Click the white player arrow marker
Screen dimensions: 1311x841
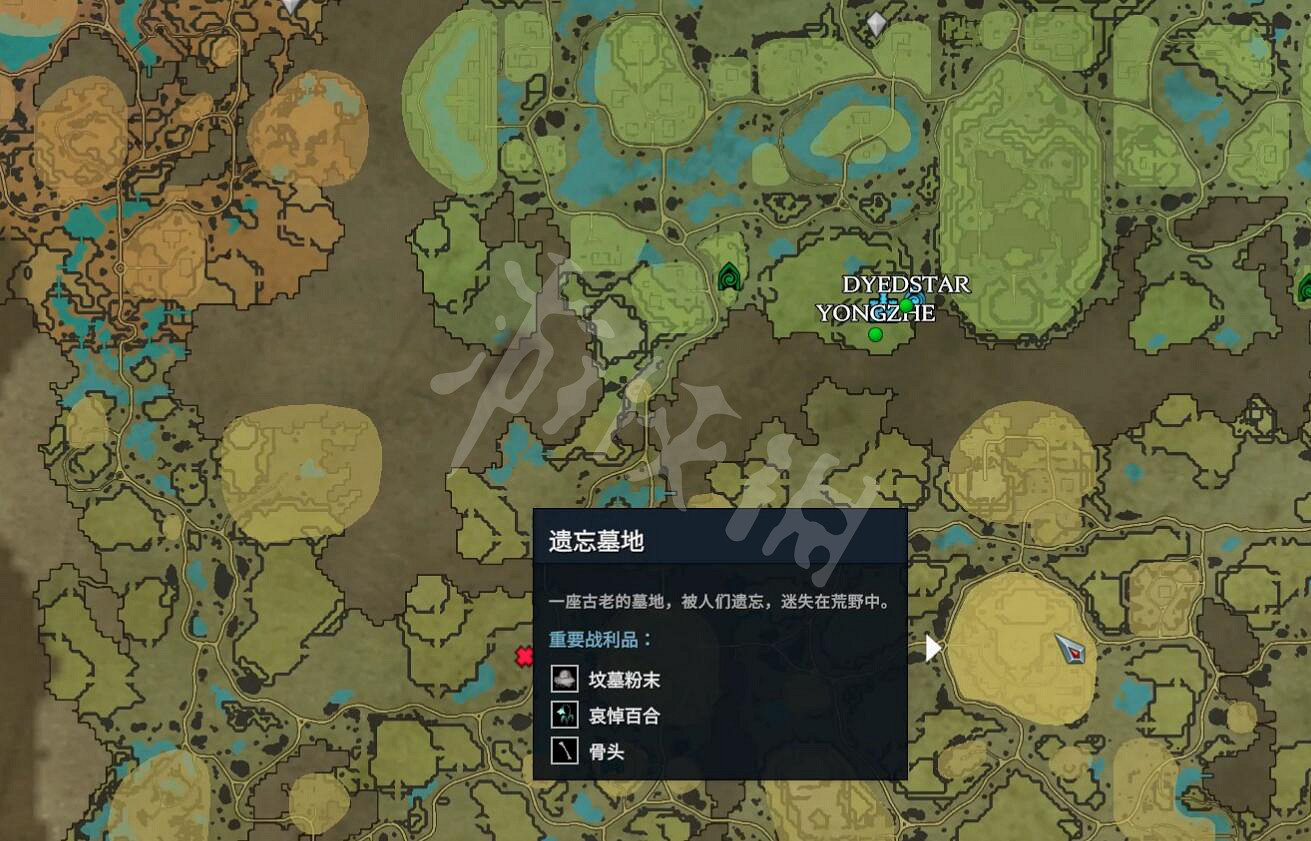pyautogui.click(x=933, y=647)
